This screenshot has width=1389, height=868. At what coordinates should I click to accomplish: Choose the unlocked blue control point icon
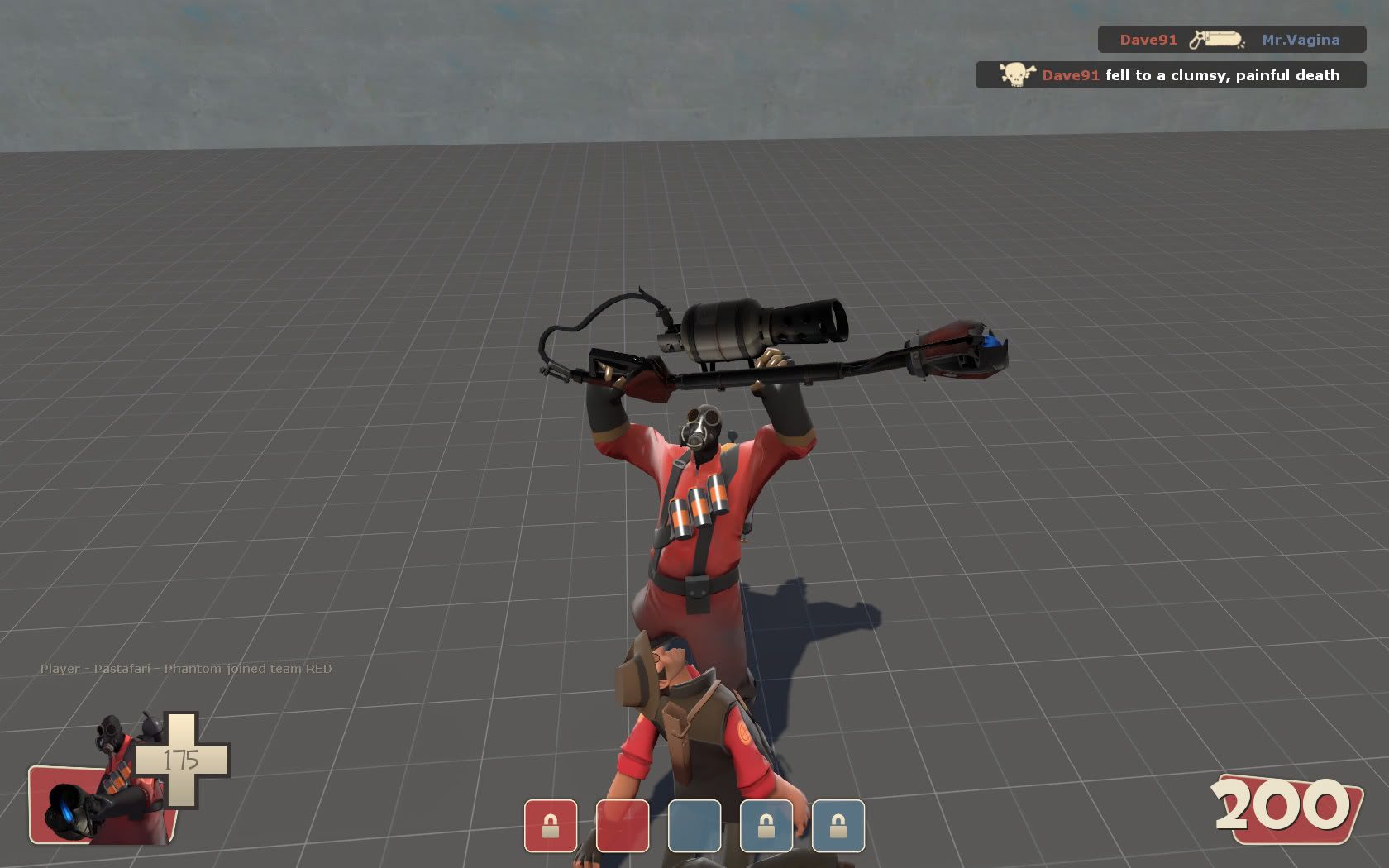(694, 825)
